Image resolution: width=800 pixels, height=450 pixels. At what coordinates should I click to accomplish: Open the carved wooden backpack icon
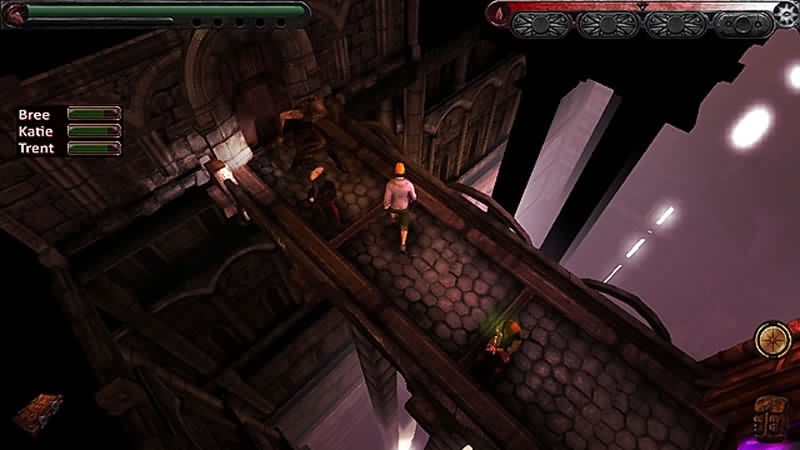coord(773,413)
